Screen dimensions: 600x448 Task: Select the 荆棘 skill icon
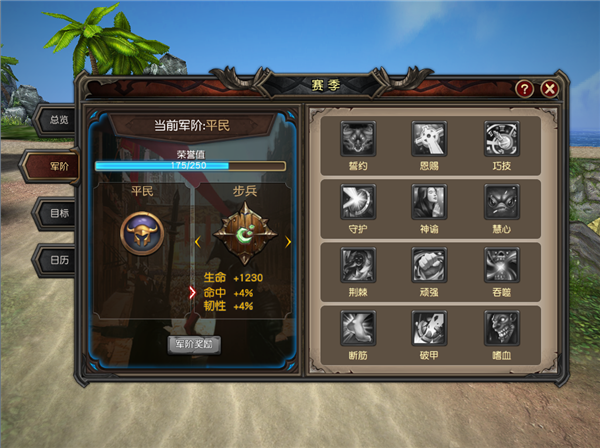coord(357,264)
